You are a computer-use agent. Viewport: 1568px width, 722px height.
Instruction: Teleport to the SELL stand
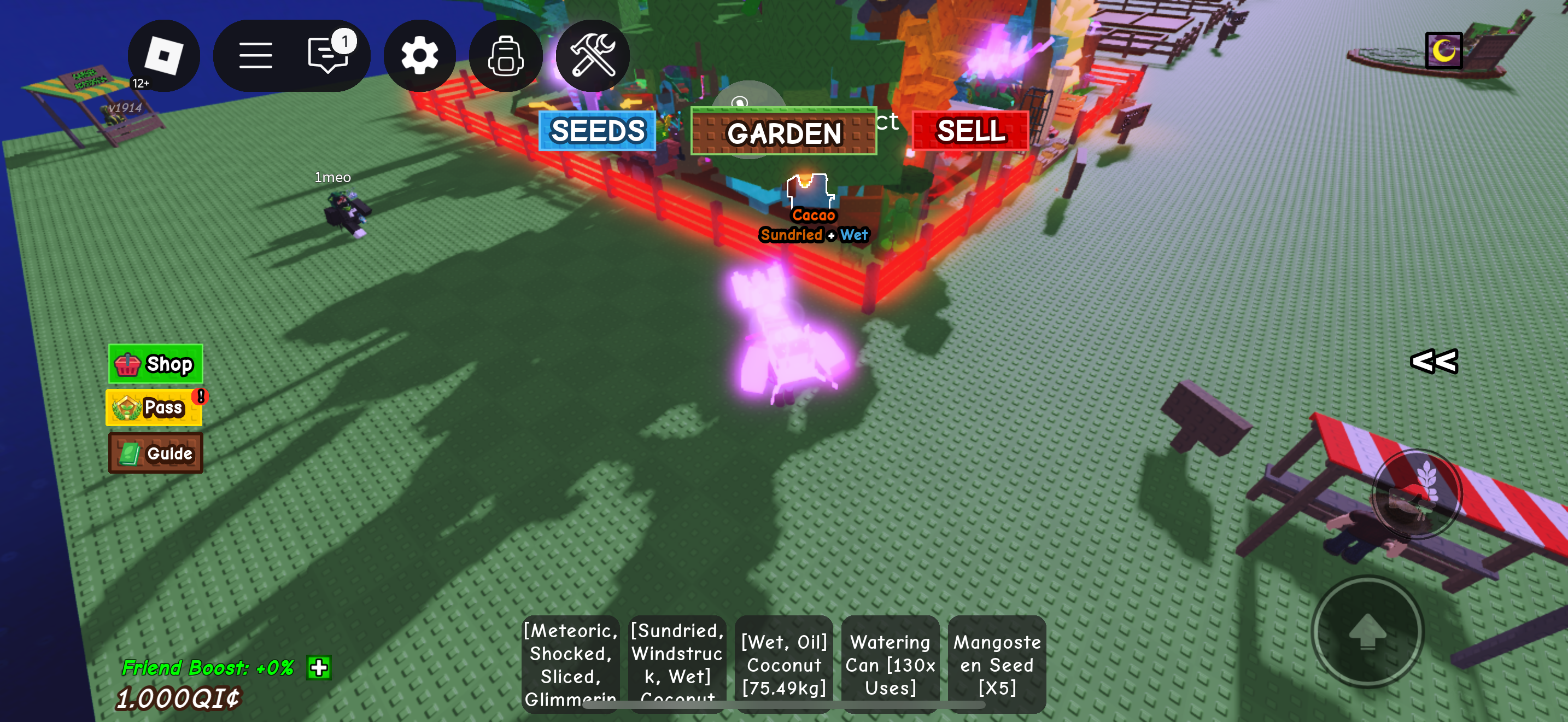(970, 131)
